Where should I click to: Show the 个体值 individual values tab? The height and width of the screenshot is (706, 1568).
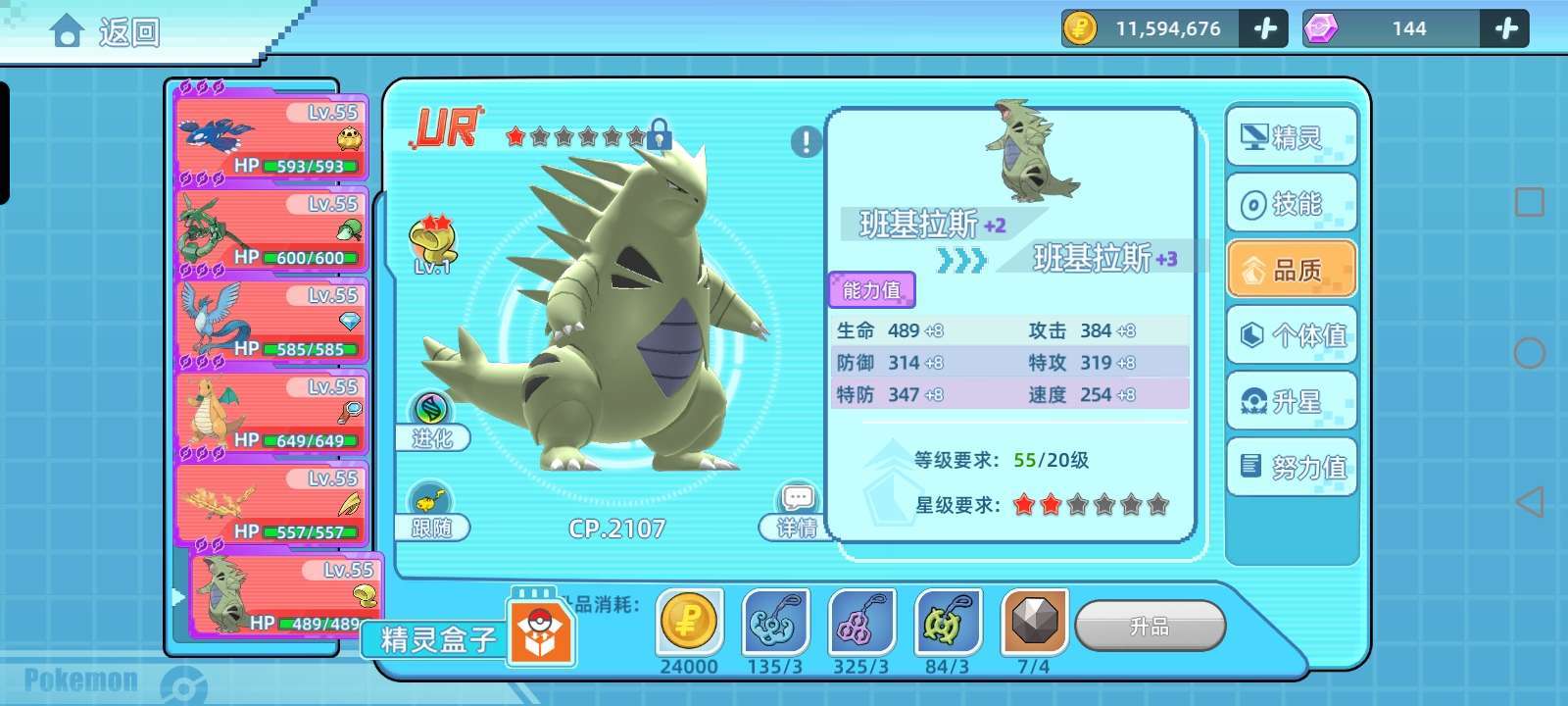[1292, 335]
